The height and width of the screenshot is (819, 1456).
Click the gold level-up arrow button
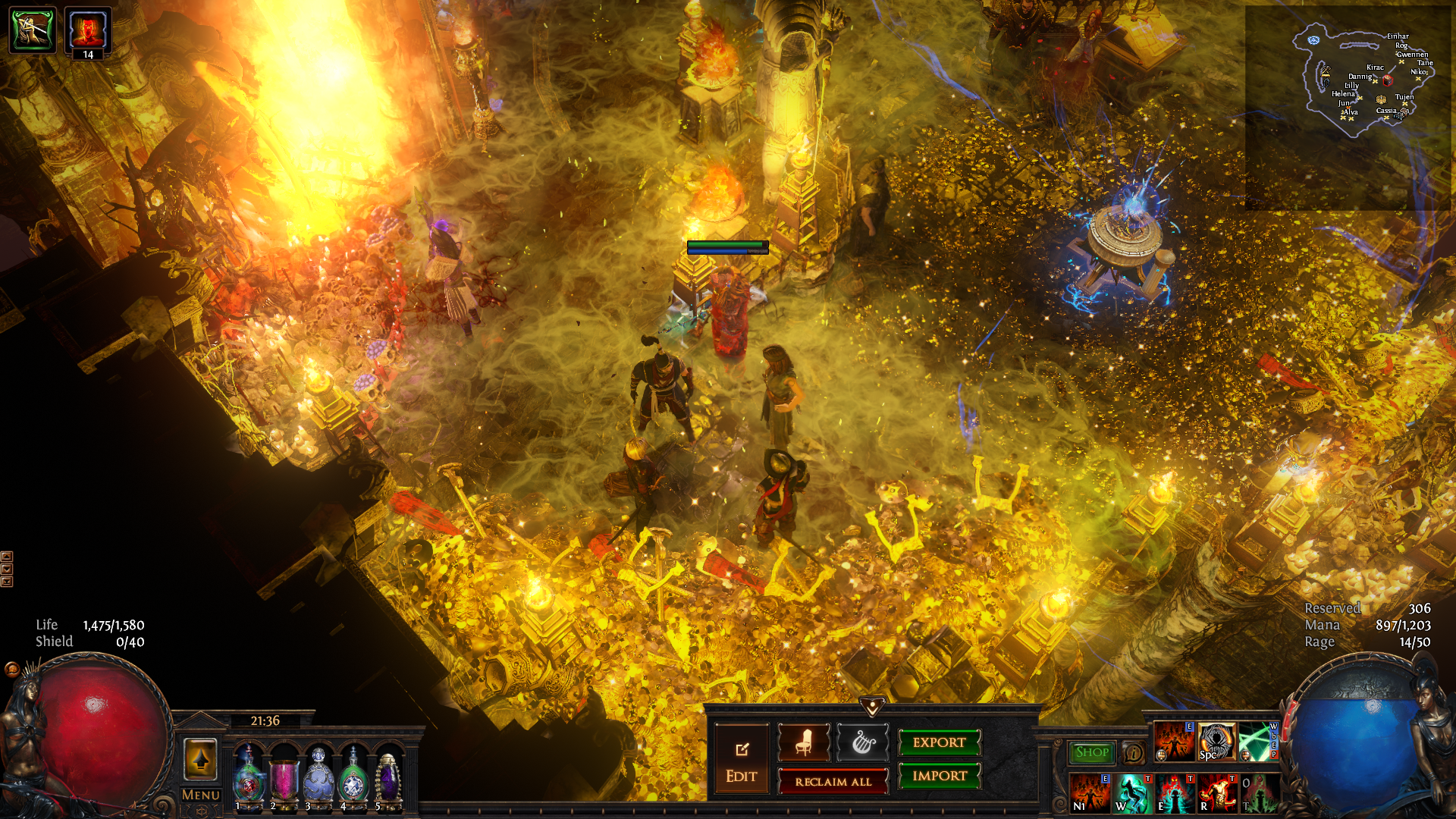[x=201, y=758]
